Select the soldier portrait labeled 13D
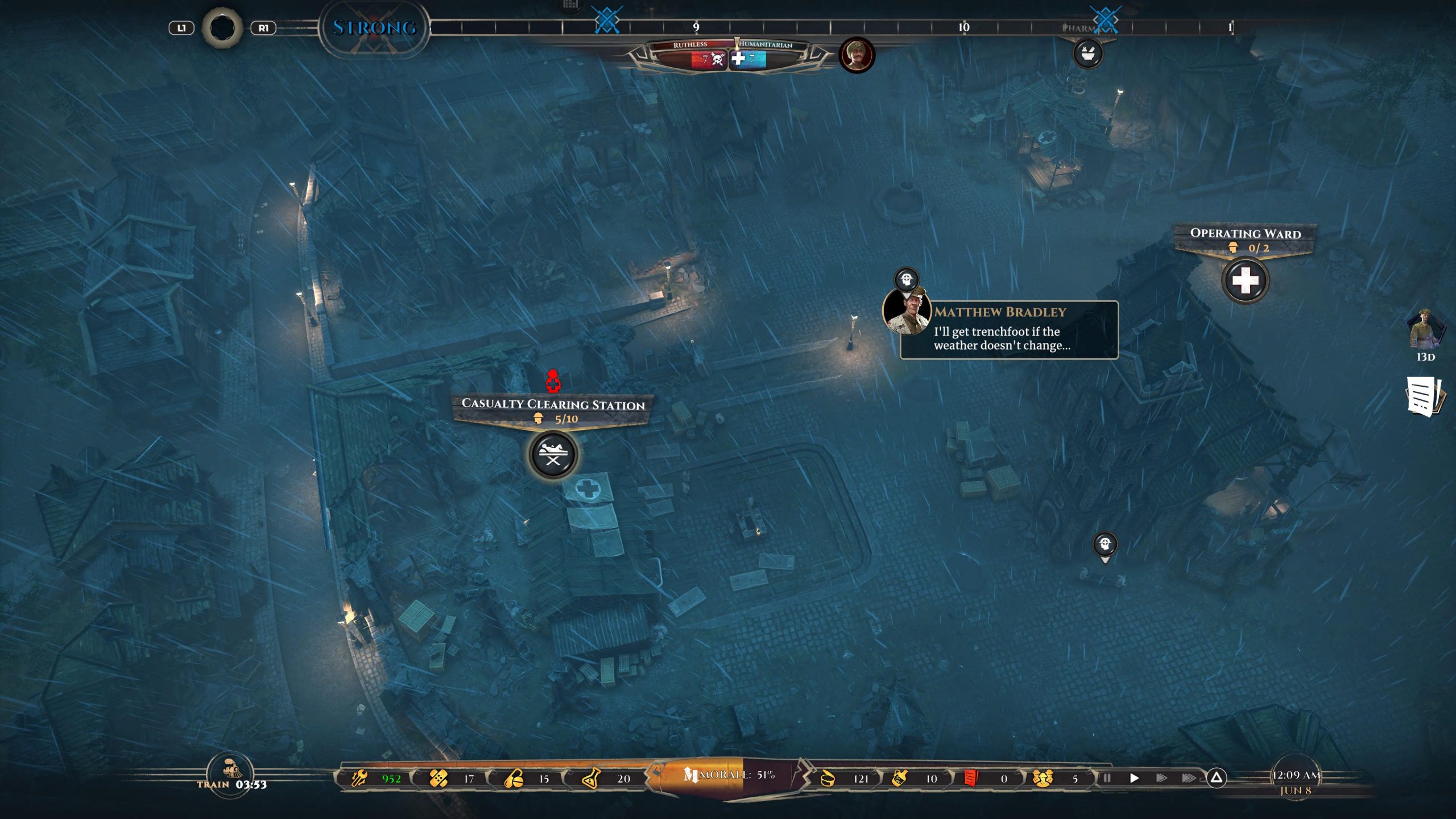The height and width of the screenshot is (819, 1456). click(x=1425, y=330)
